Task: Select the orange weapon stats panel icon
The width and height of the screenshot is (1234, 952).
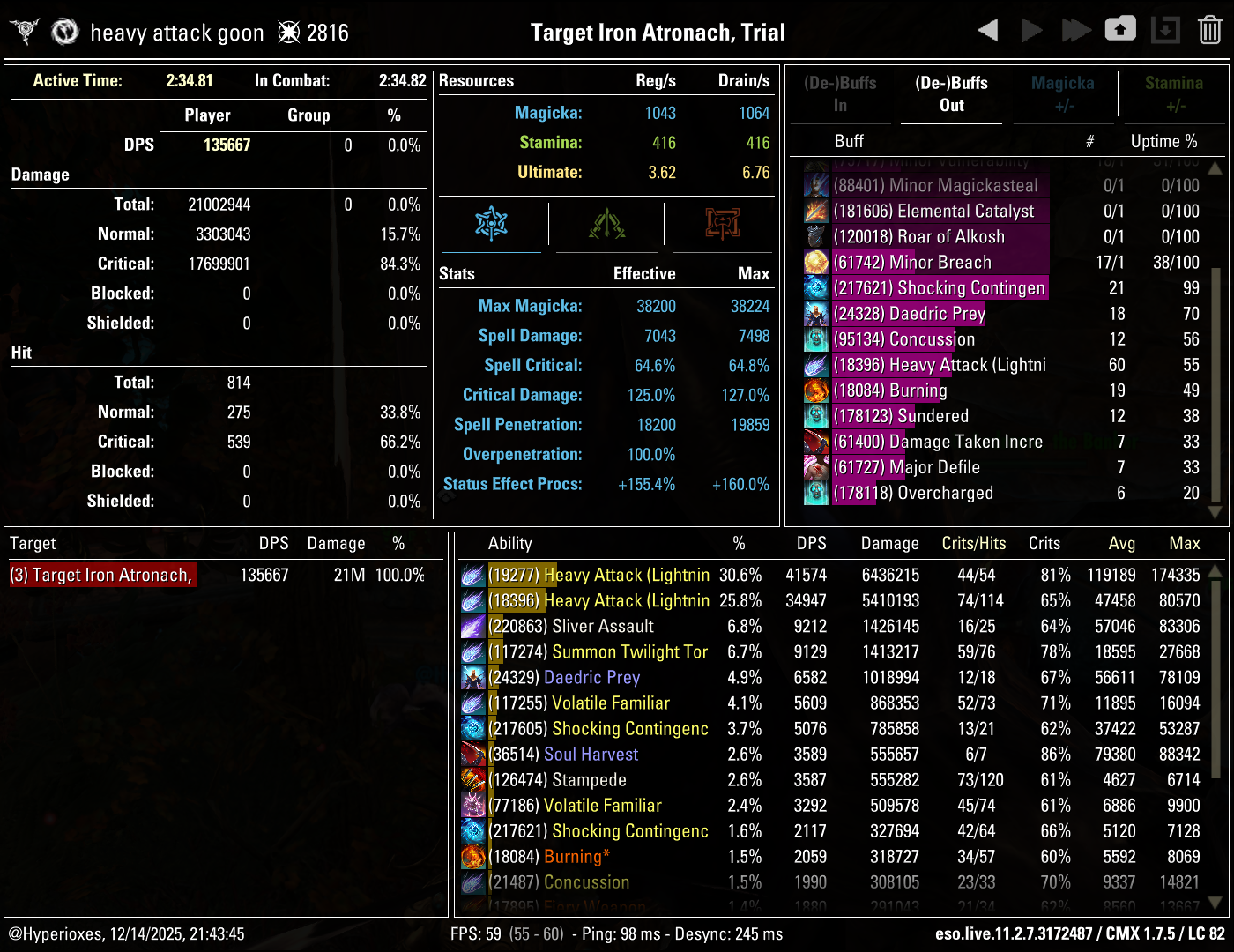Action: pos(720,225)
